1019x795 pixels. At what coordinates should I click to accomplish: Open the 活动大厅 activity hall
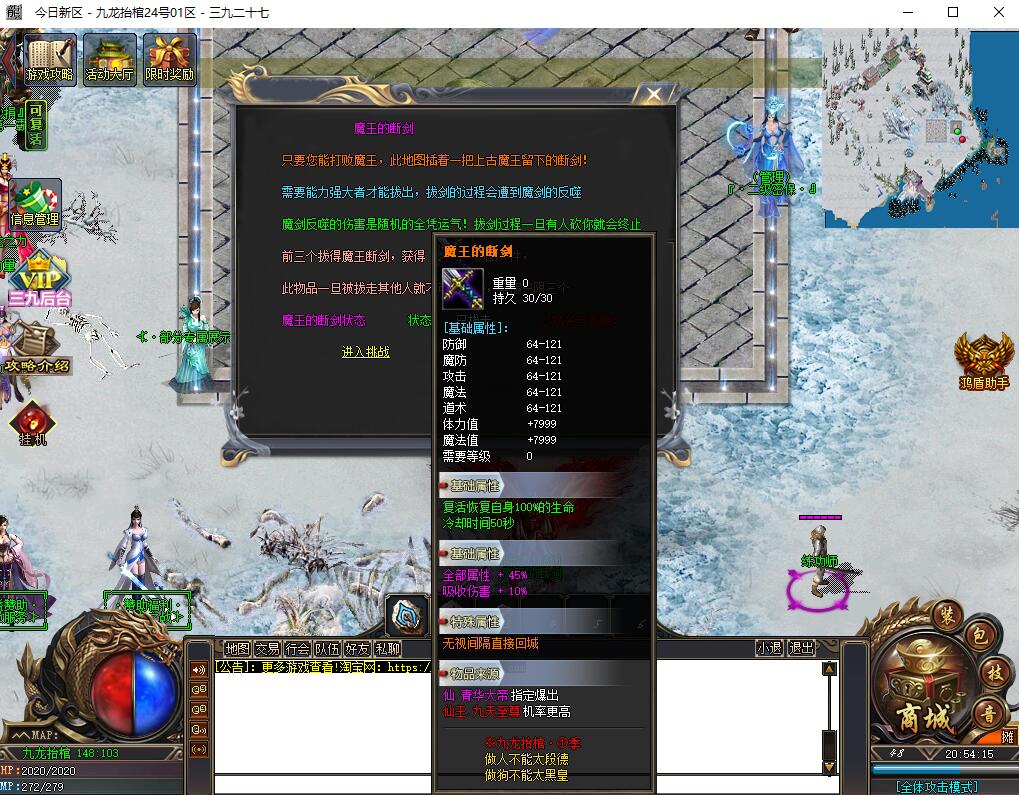pyautogui.click(x=110, y=59)
